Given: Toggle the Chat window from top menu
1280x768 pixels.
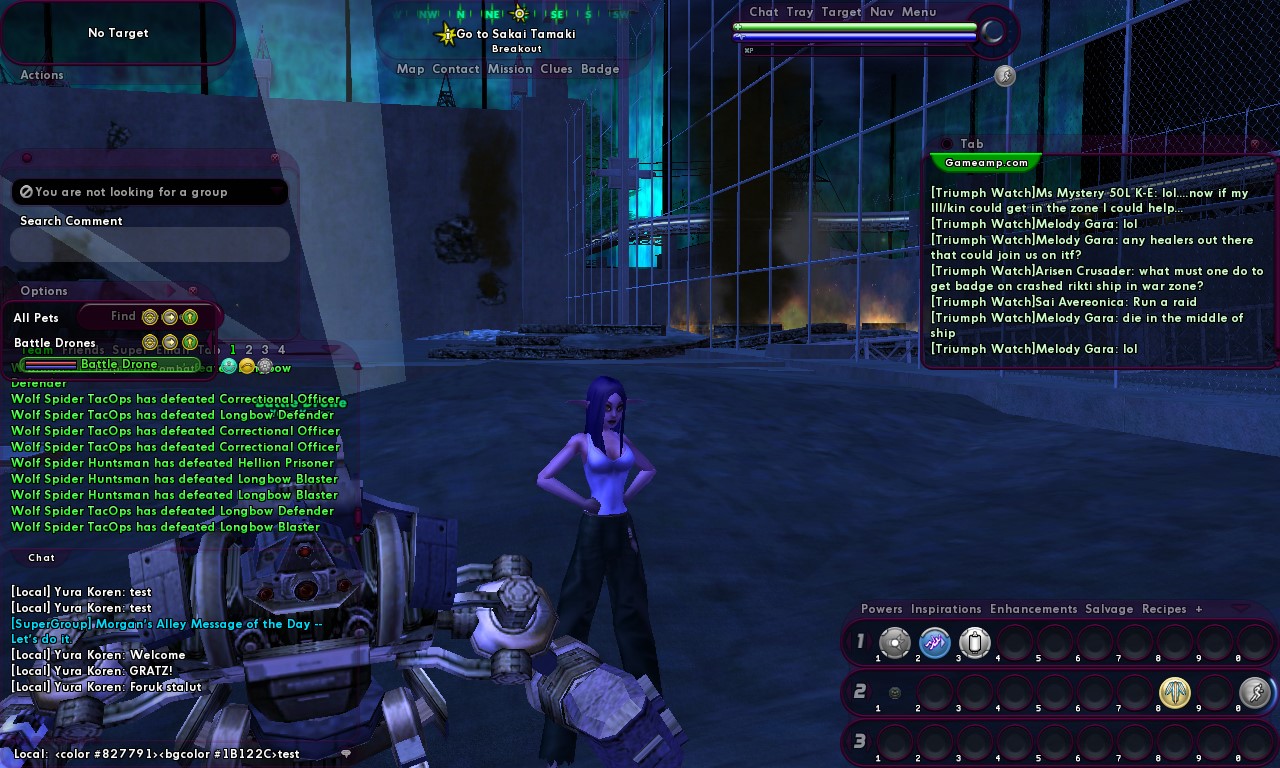Looking at the screenshot, I should (x=763, y=12).
